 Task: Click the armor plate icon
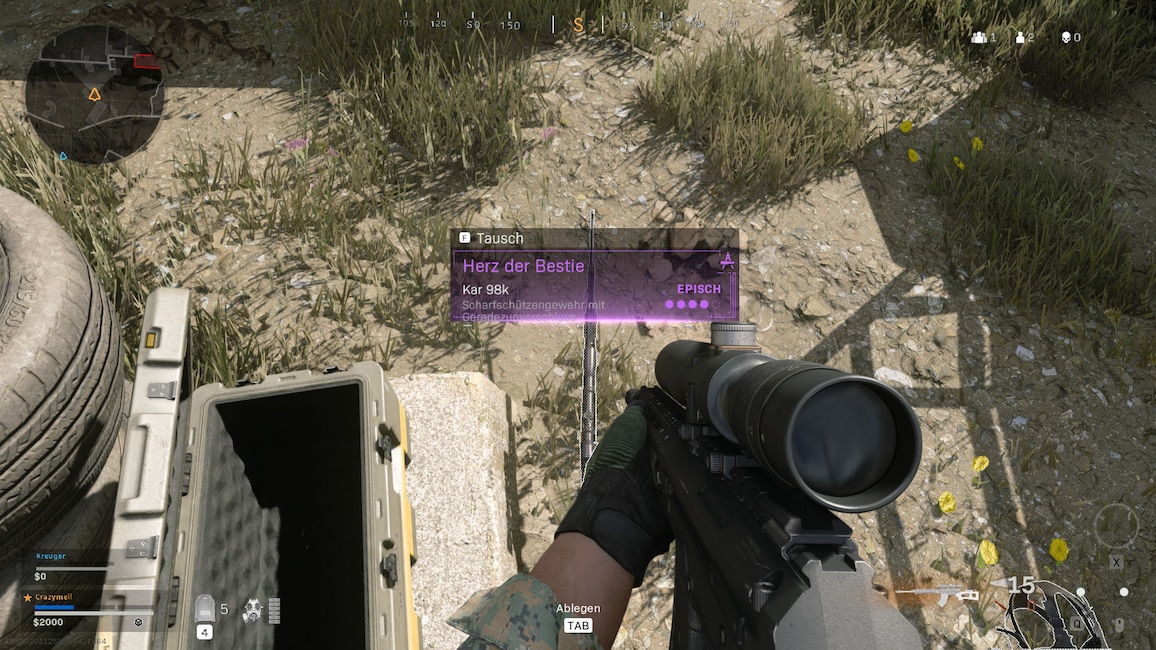click(x=204, y=609)
